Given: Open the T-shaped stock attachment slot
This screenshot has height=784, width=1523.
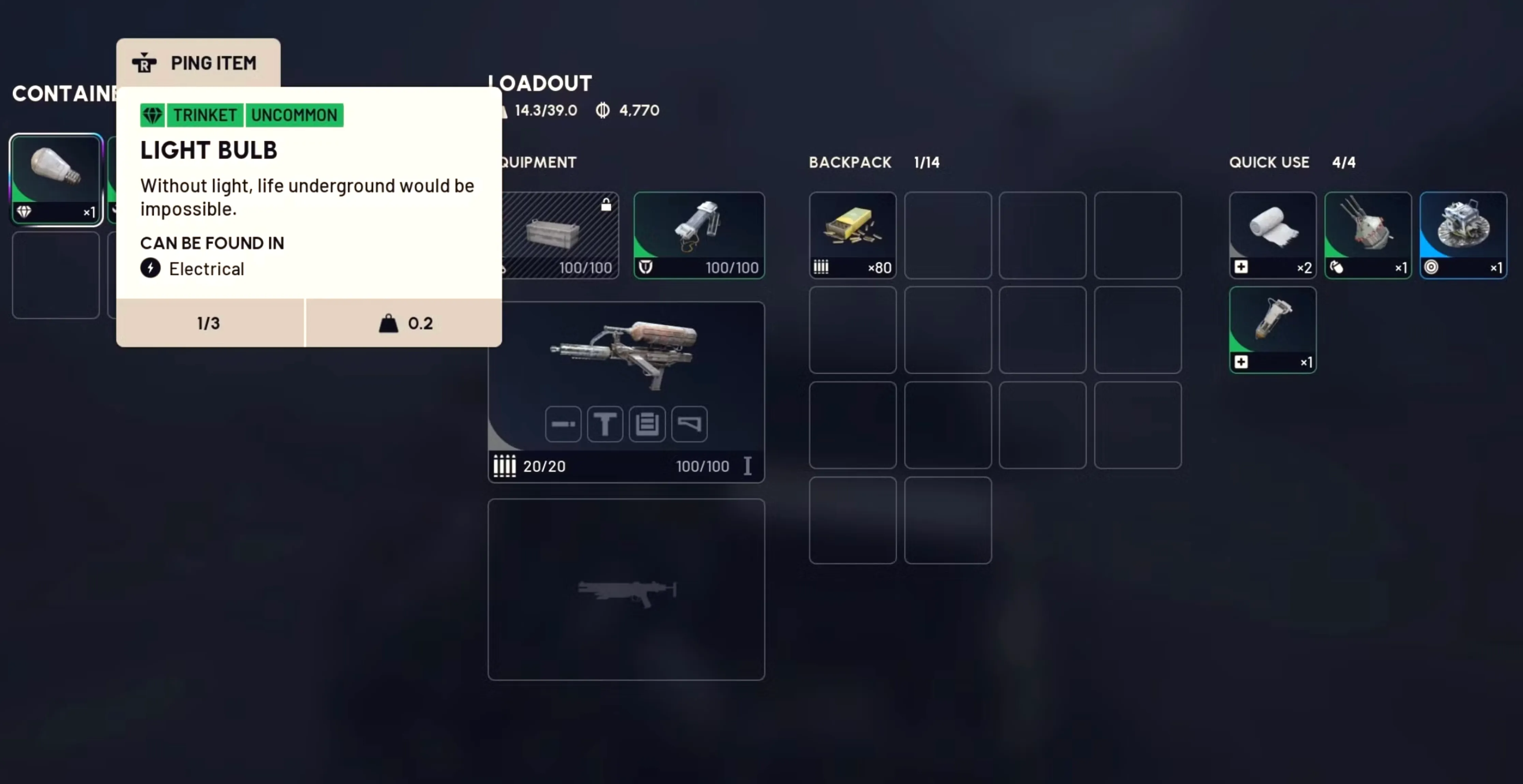Looking at the screenshot, I should (605, 424).
